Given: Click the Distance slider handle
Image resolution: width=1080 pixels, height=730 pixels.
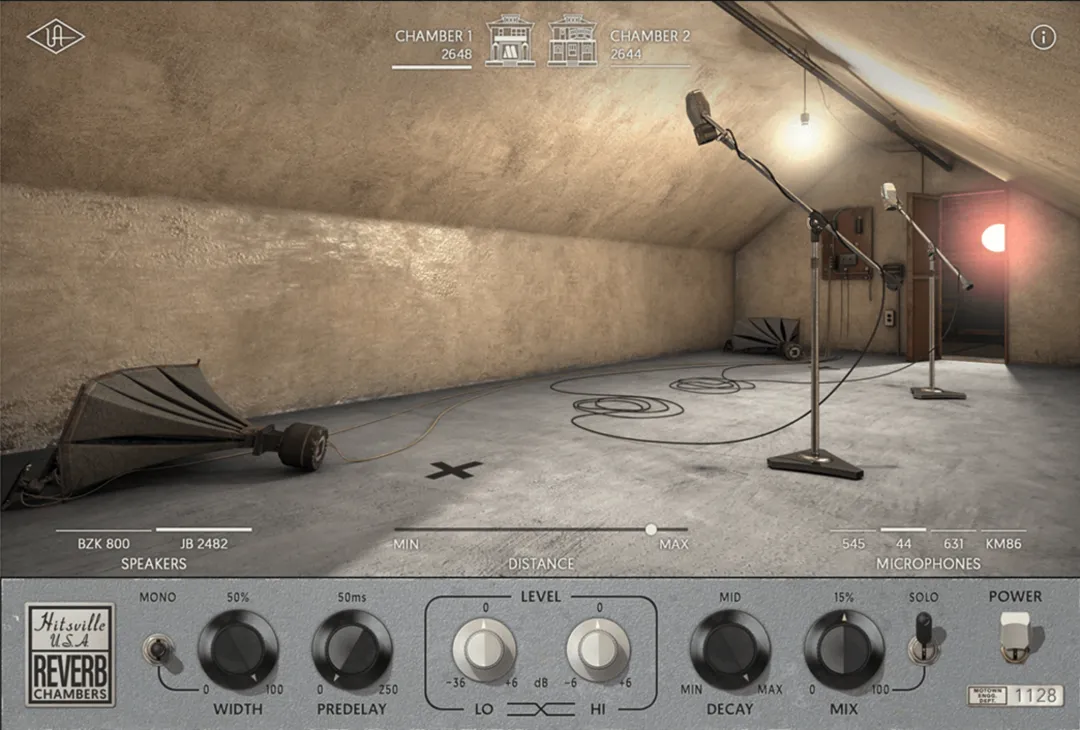Looking at the screenshot, I should pyautogui.click(x=651, y=529).
